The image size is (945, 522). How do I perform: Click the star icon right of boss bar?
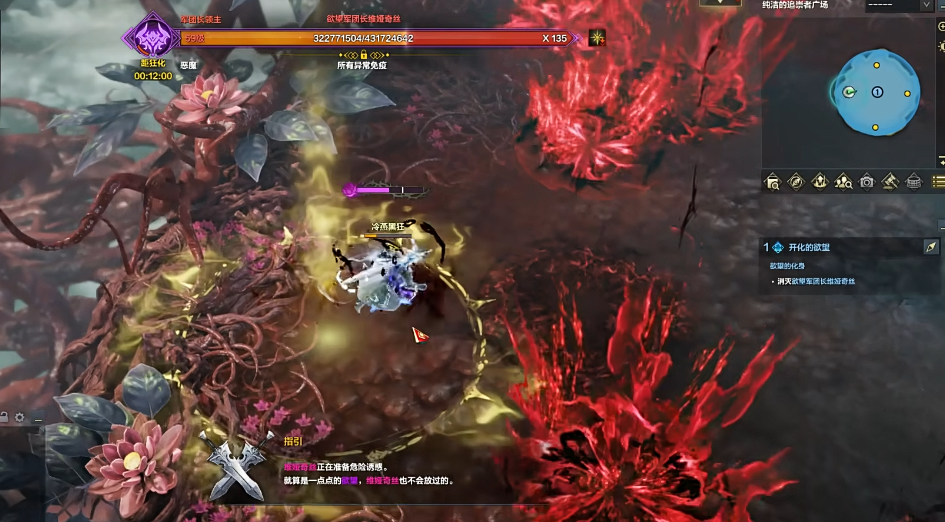597,39
